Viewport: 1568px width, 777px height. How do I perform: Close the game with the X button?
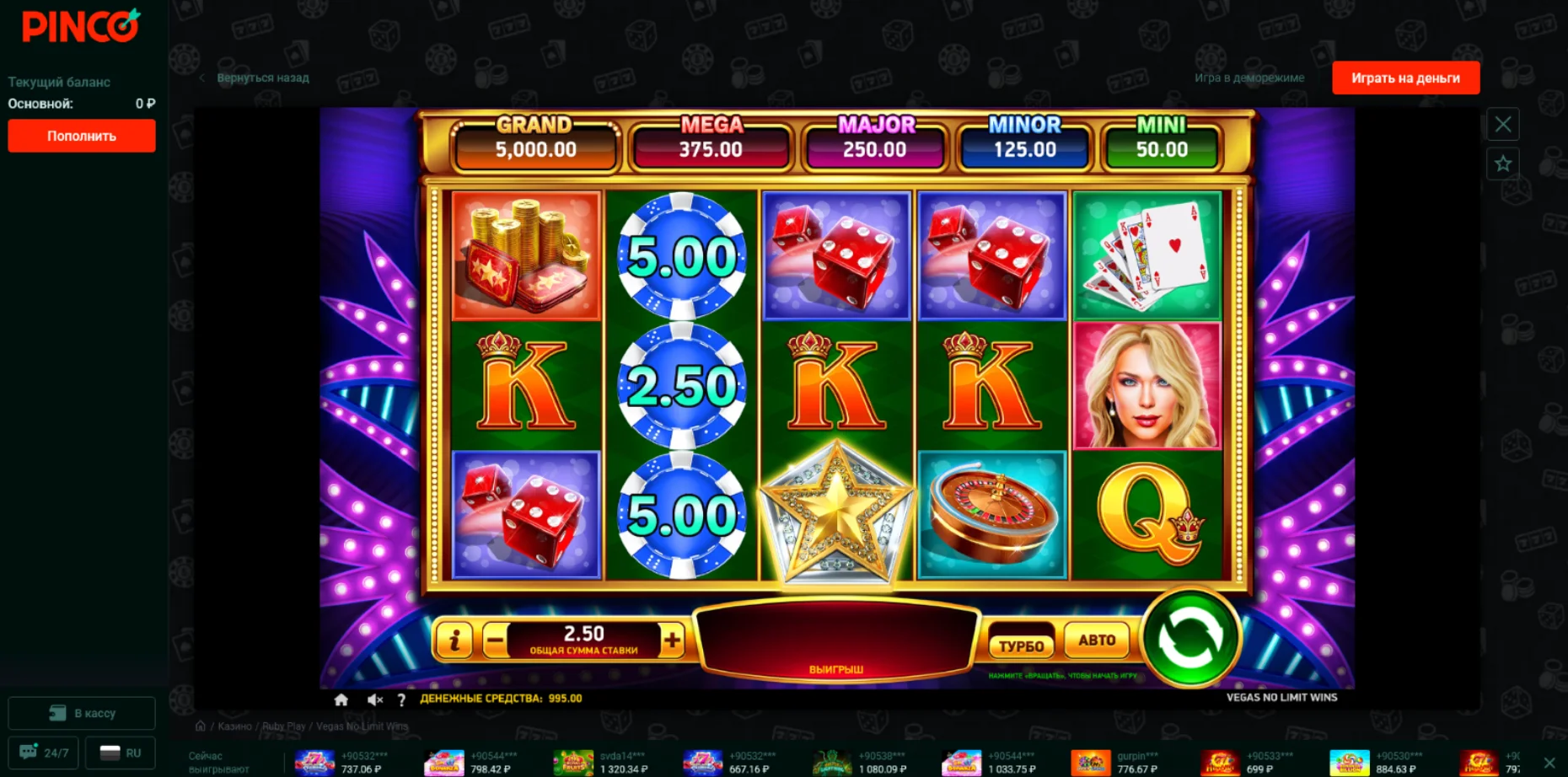(1502, 125)
